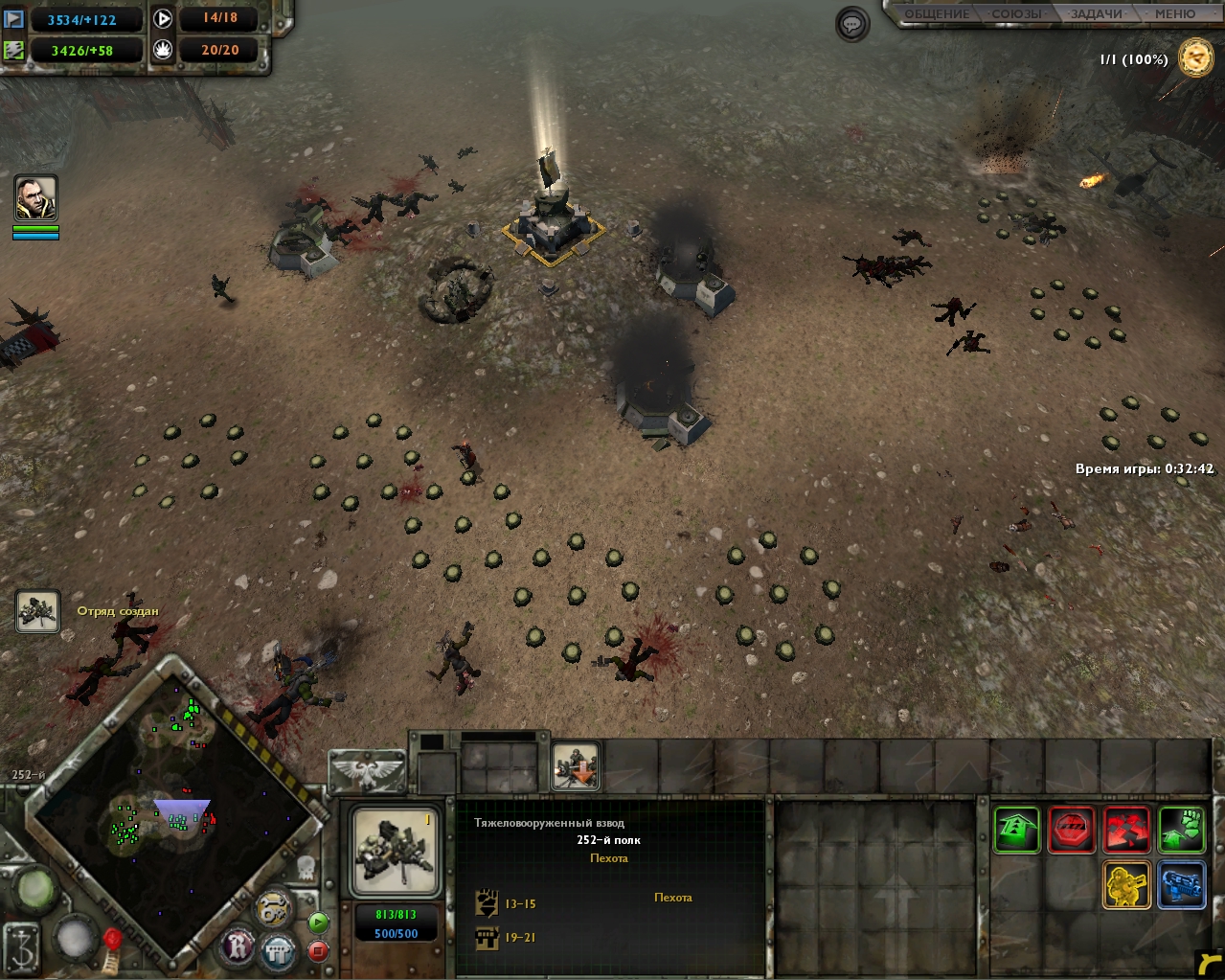
Task: Open the МЕНЮ game menu
Action: tap(1174, 14)
